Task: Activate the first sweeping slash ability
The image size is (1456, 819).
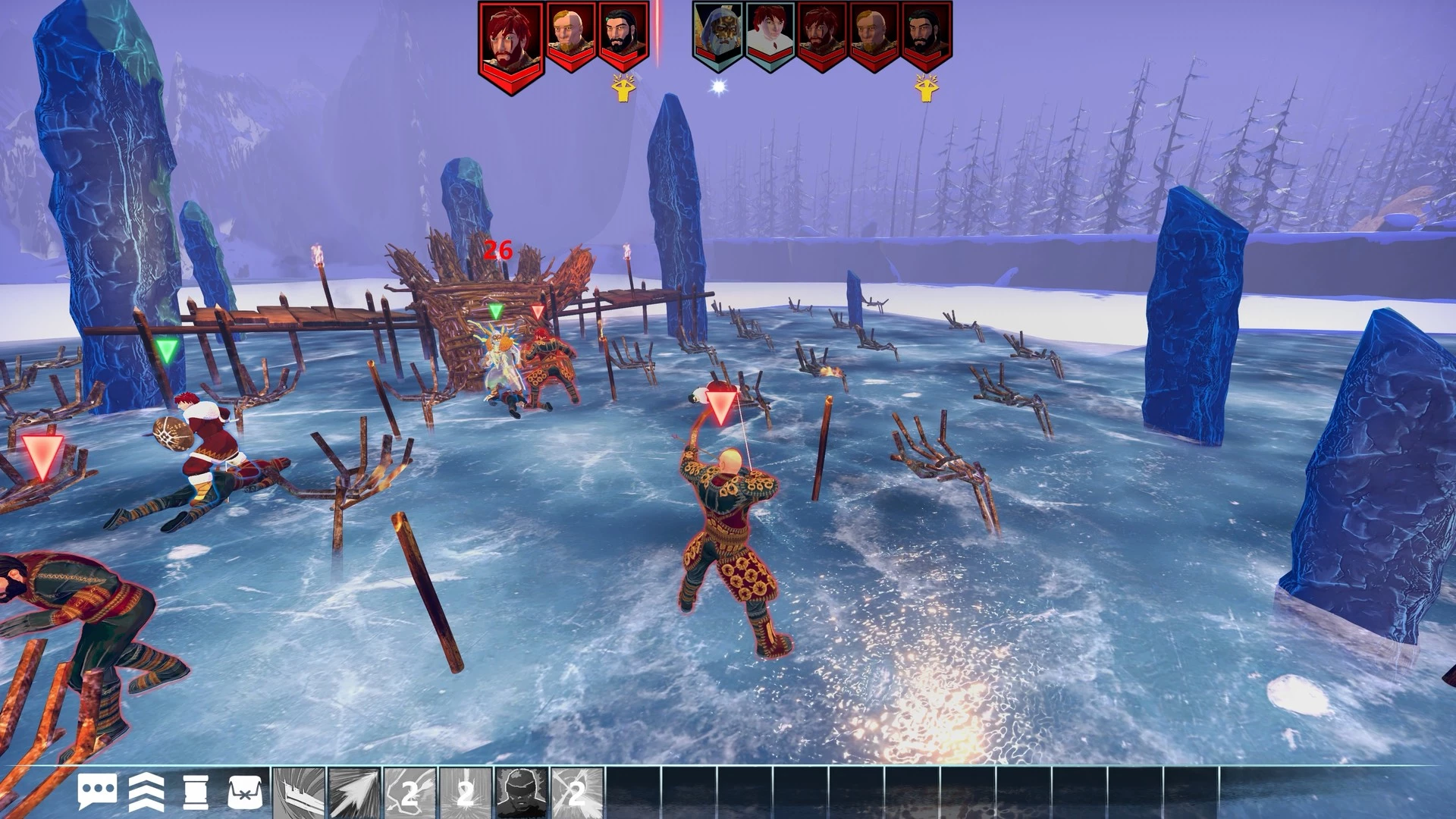Action: (x=299, y=793)
